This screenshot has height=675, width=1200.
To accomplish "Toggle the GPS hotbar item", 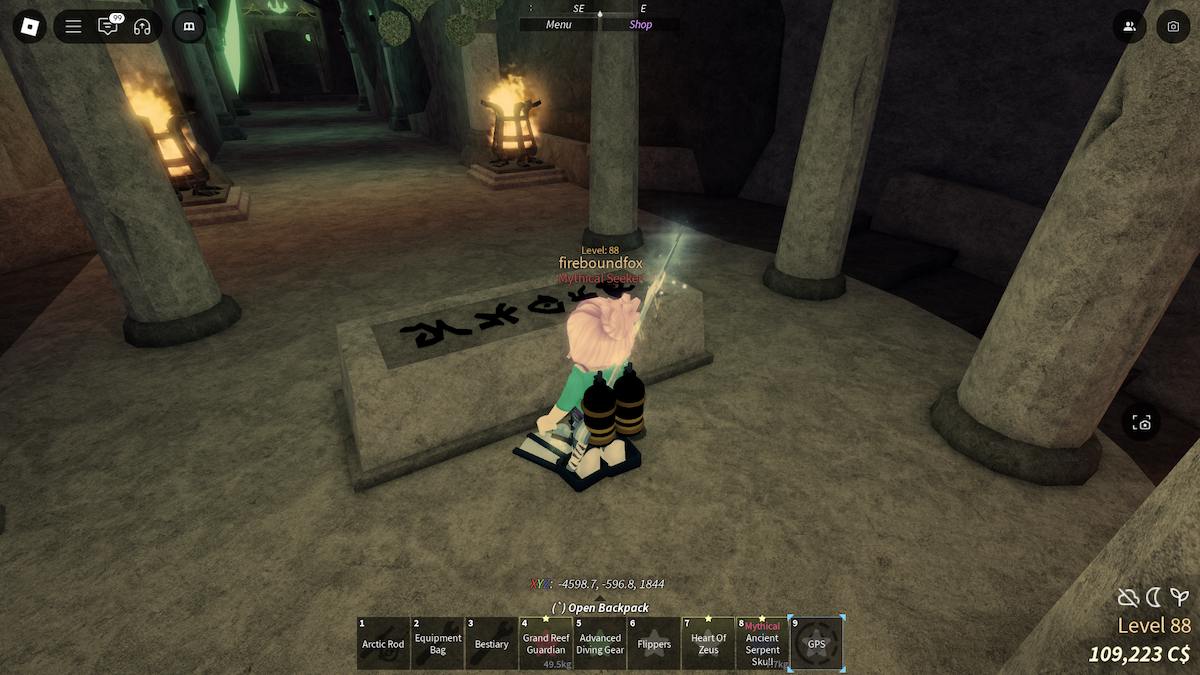I will [x=817, y=643].
